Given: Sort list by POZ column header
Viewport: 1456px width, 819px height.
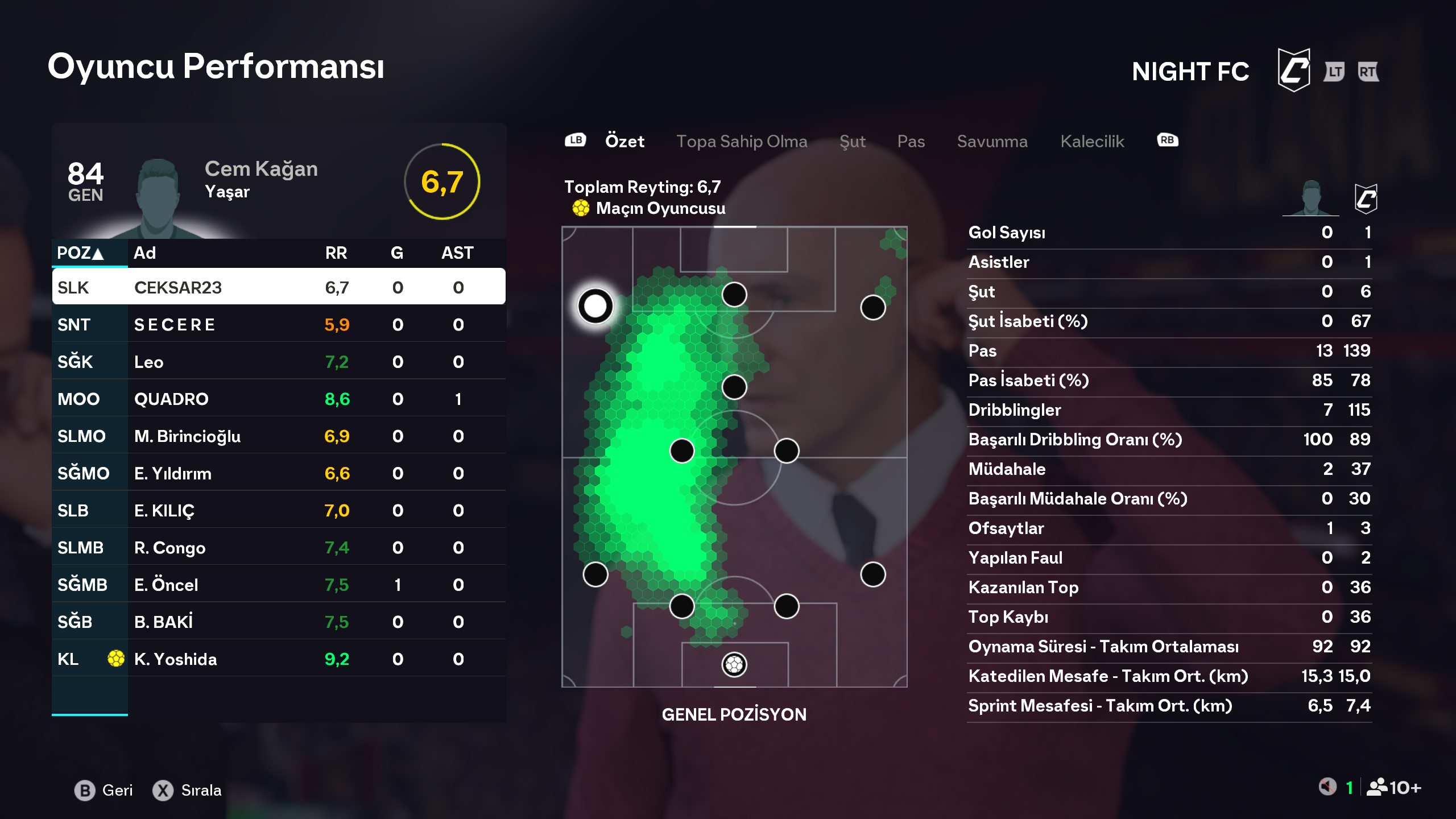Looking at the screenshot, I should [80, 253].
